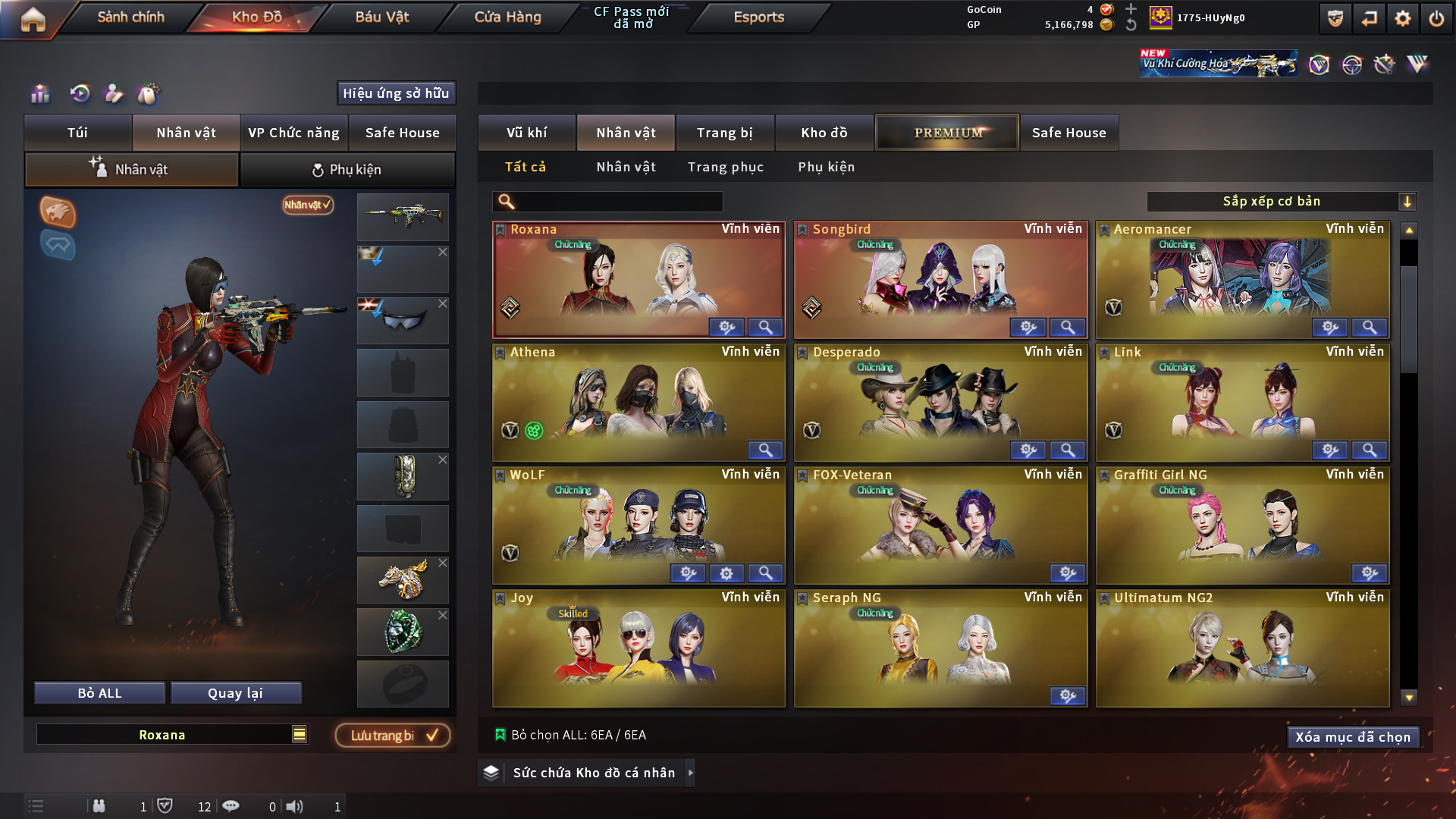Click Bỏ ALL to unequip everything
The image size is (1456, 819).
tap(99, 693)
